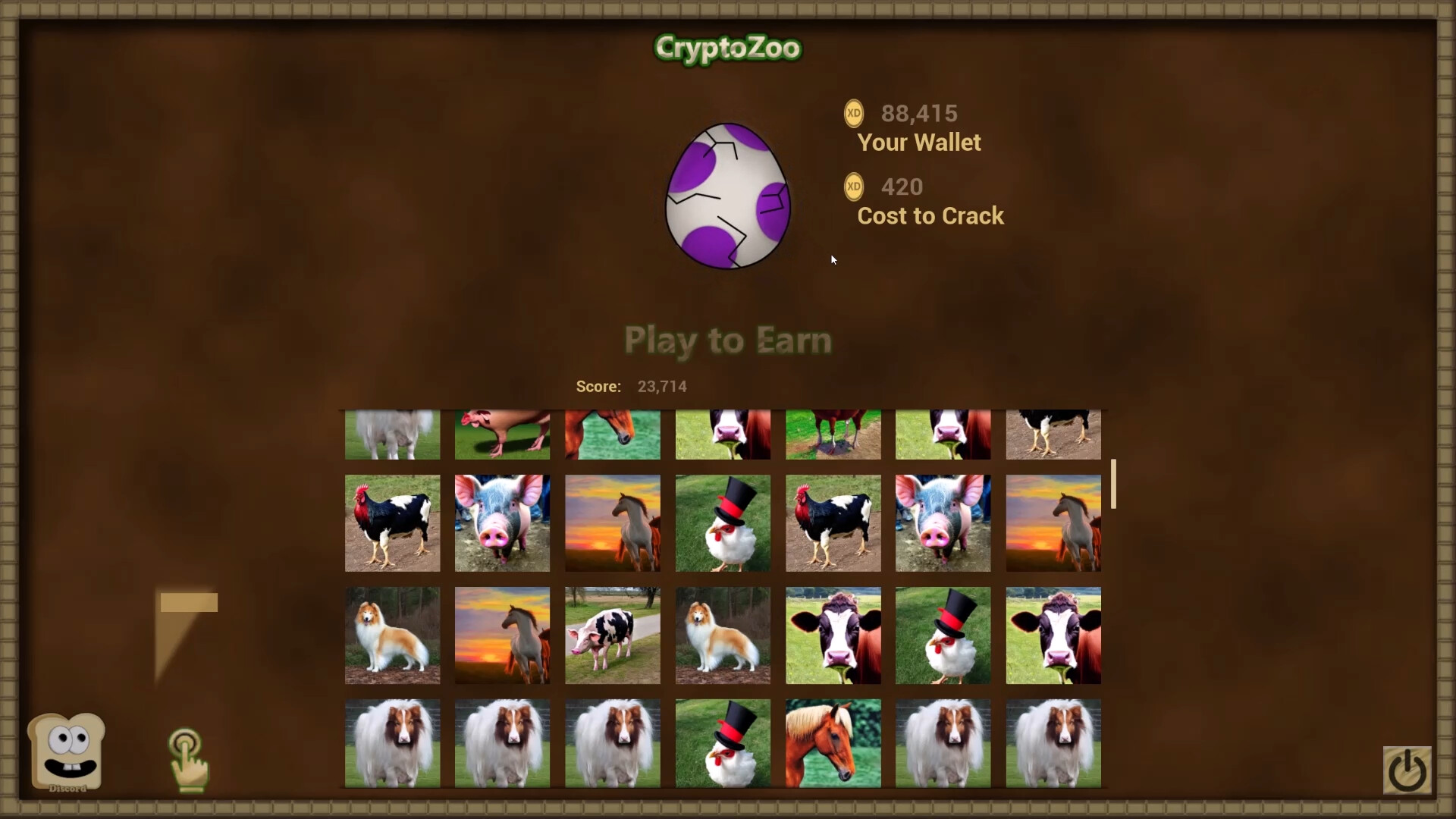The width and height of the screenshot is (1456, 819).
Task: Select the brown horse head tile bottom row
Action: click(832, 742)
